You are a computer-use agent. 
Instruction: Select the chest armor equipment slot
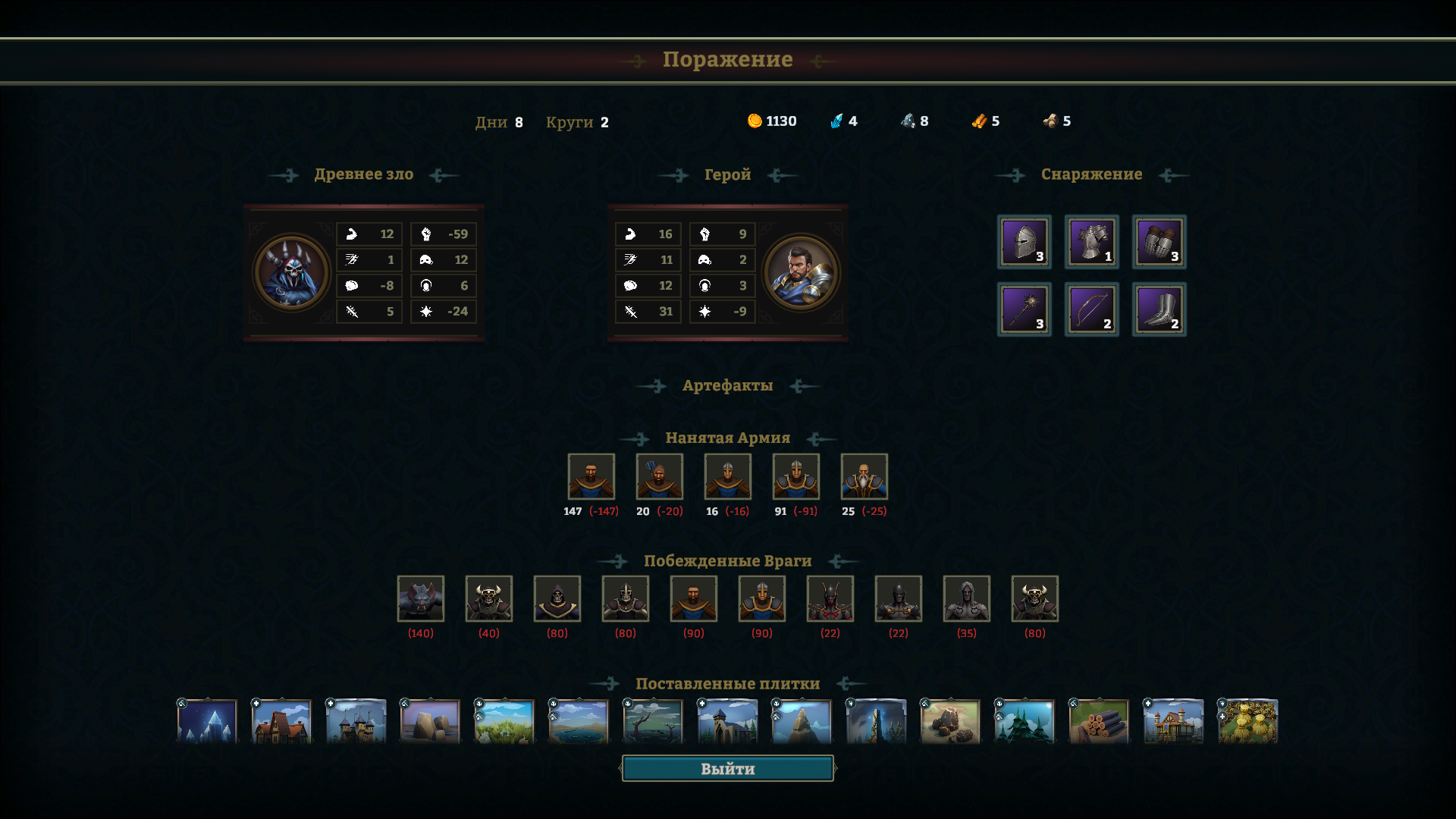pyautogui.click(x=1091, y=242)
